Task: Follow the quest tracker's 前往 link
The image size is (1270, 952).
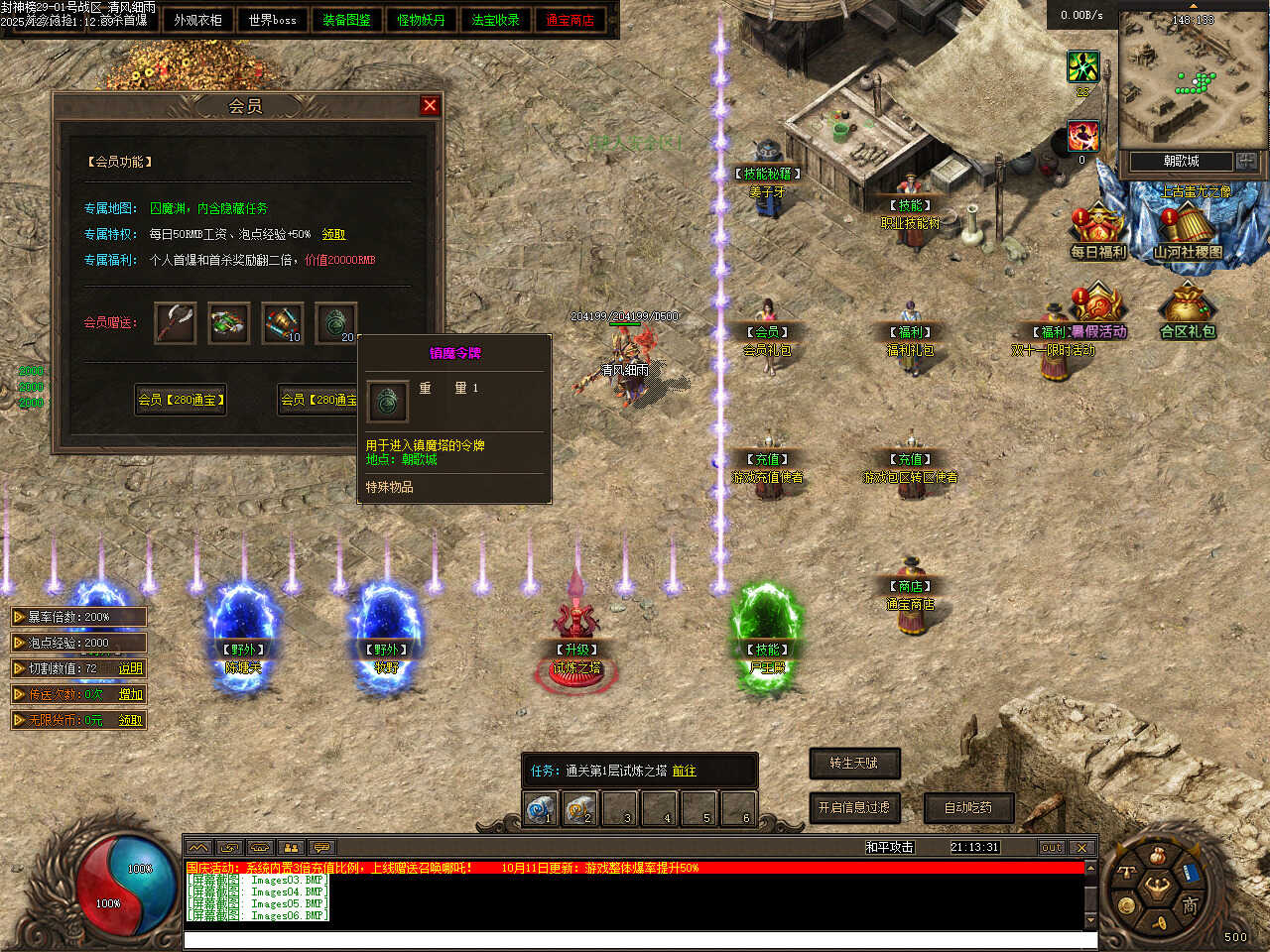Action: point(684,771)
